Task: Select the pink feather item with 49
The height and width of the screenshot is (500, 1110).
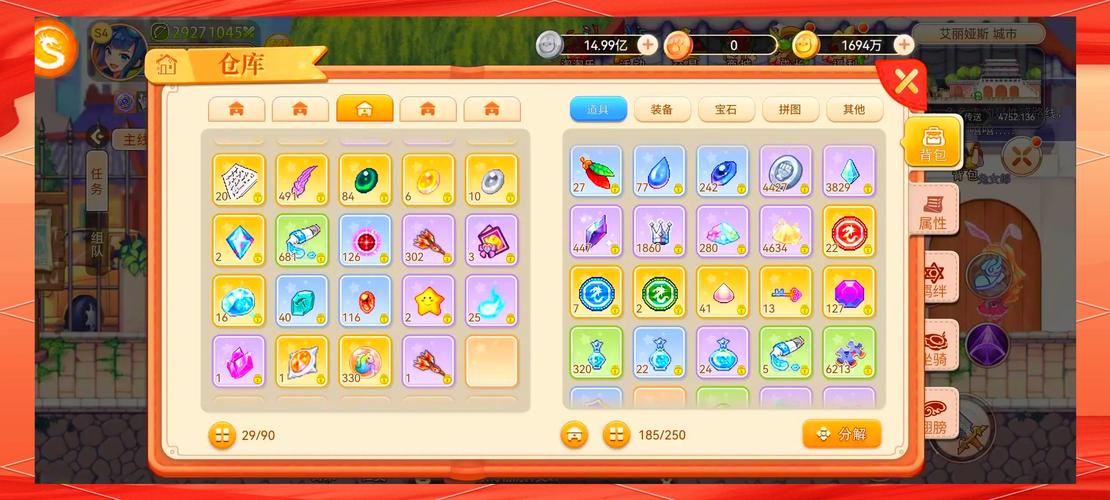Action: [x=301, y=179]
